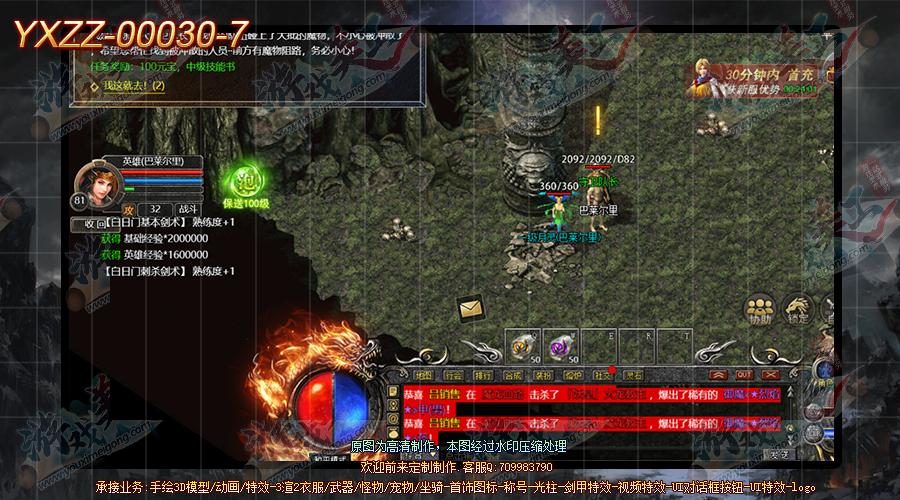
Task: Show the 排行 rankings menu
Action: pyautogui.click(x=483, y=376)
